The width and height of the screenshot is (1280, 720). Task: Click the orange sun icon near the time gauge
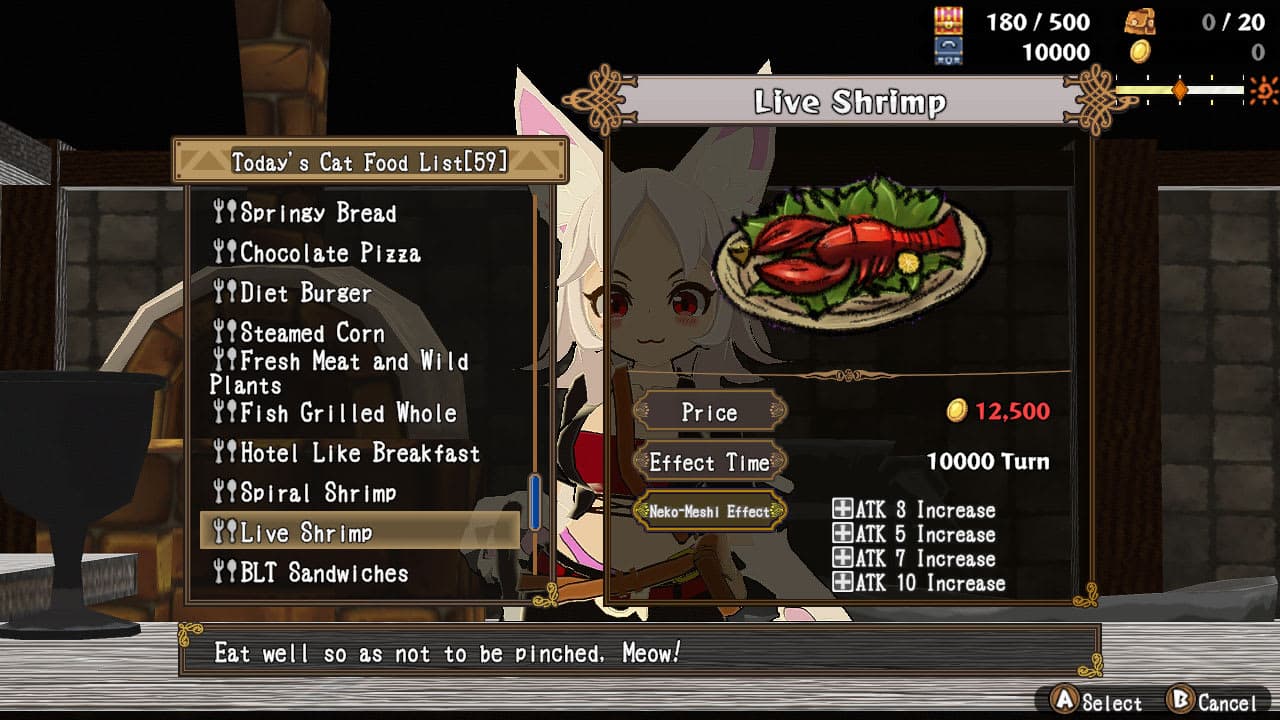point(1262,89)
